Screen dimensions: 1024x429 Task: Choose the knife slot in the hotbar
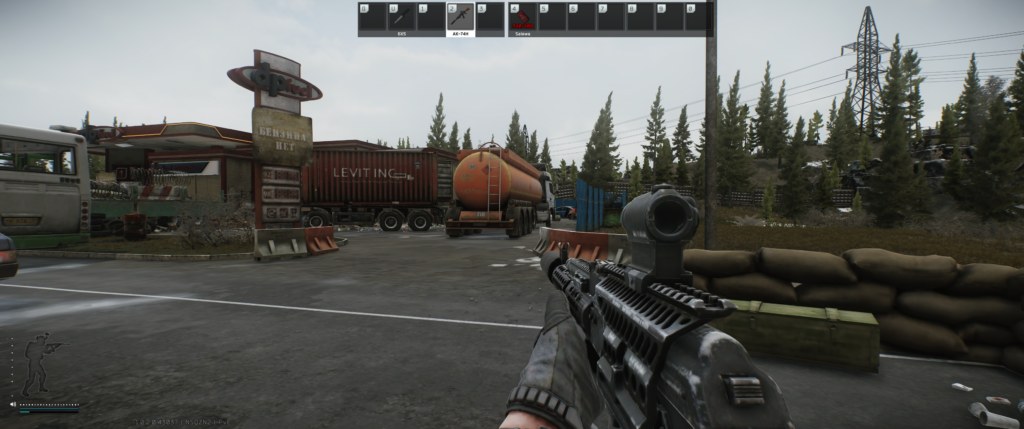(401, 18)
